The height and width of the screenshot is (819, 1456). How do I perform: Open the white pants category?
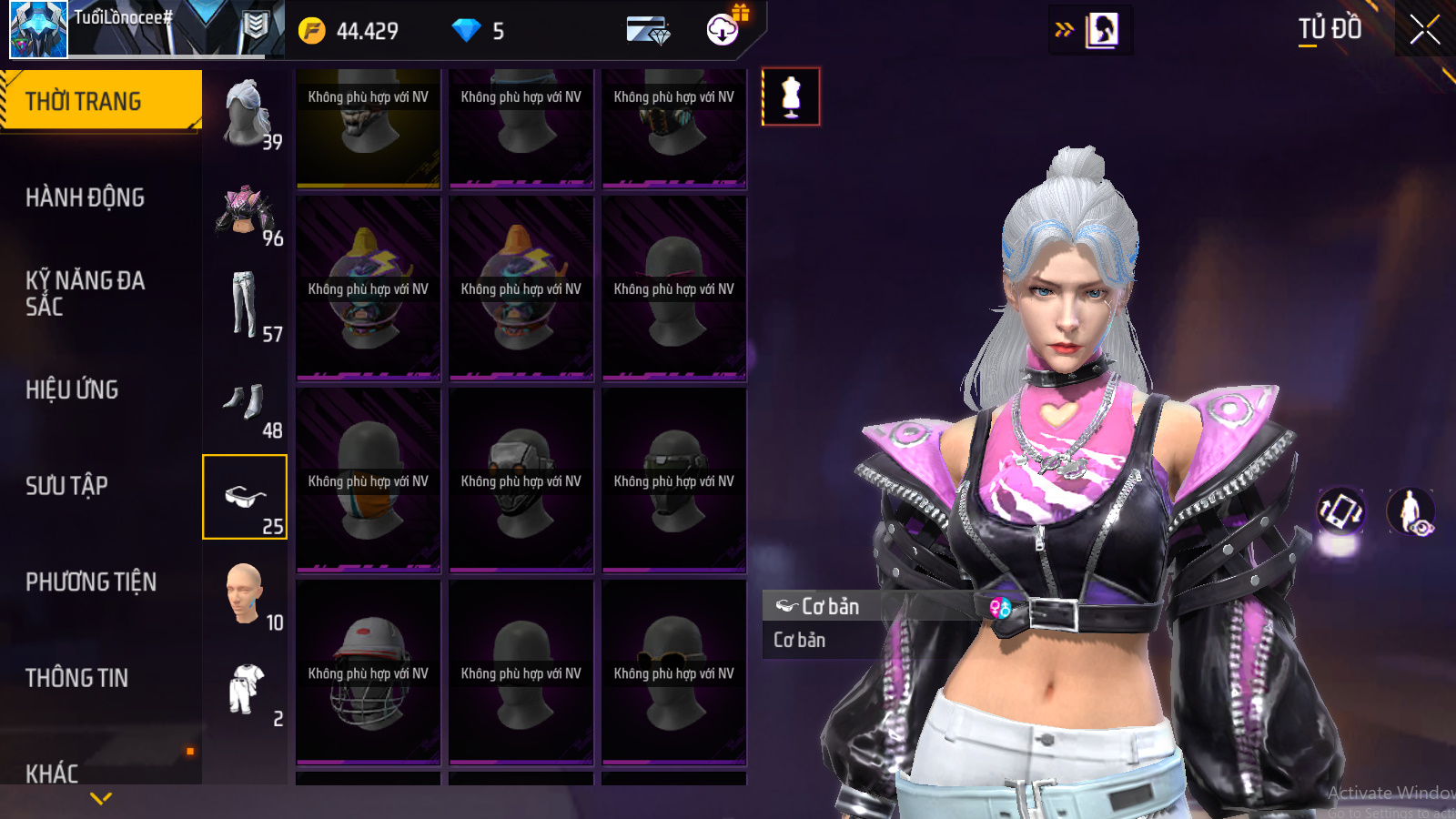click(x=246, y=307)
